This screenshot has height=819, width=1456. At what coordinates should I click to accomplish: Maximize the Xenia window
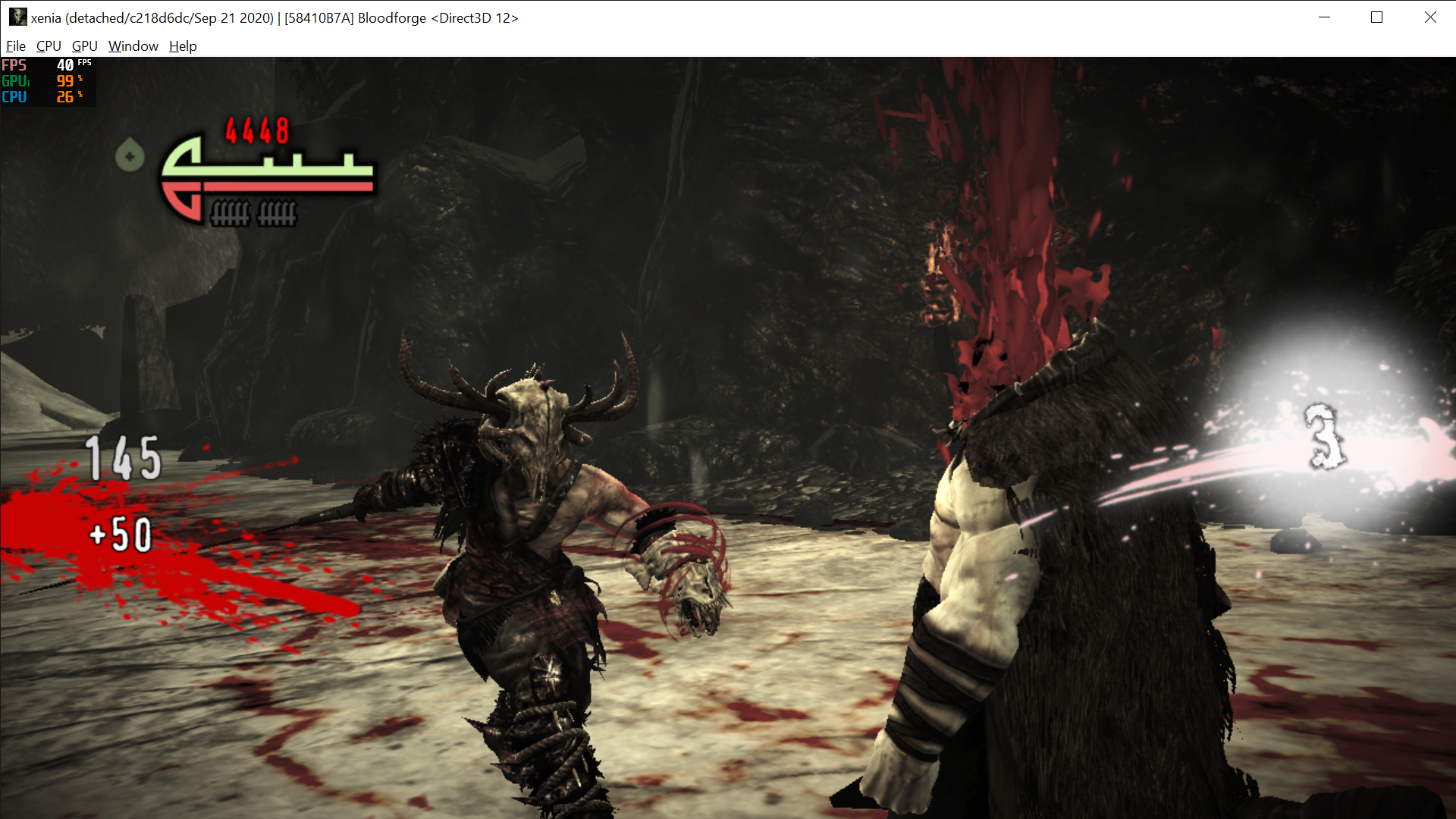point(1378,17)
